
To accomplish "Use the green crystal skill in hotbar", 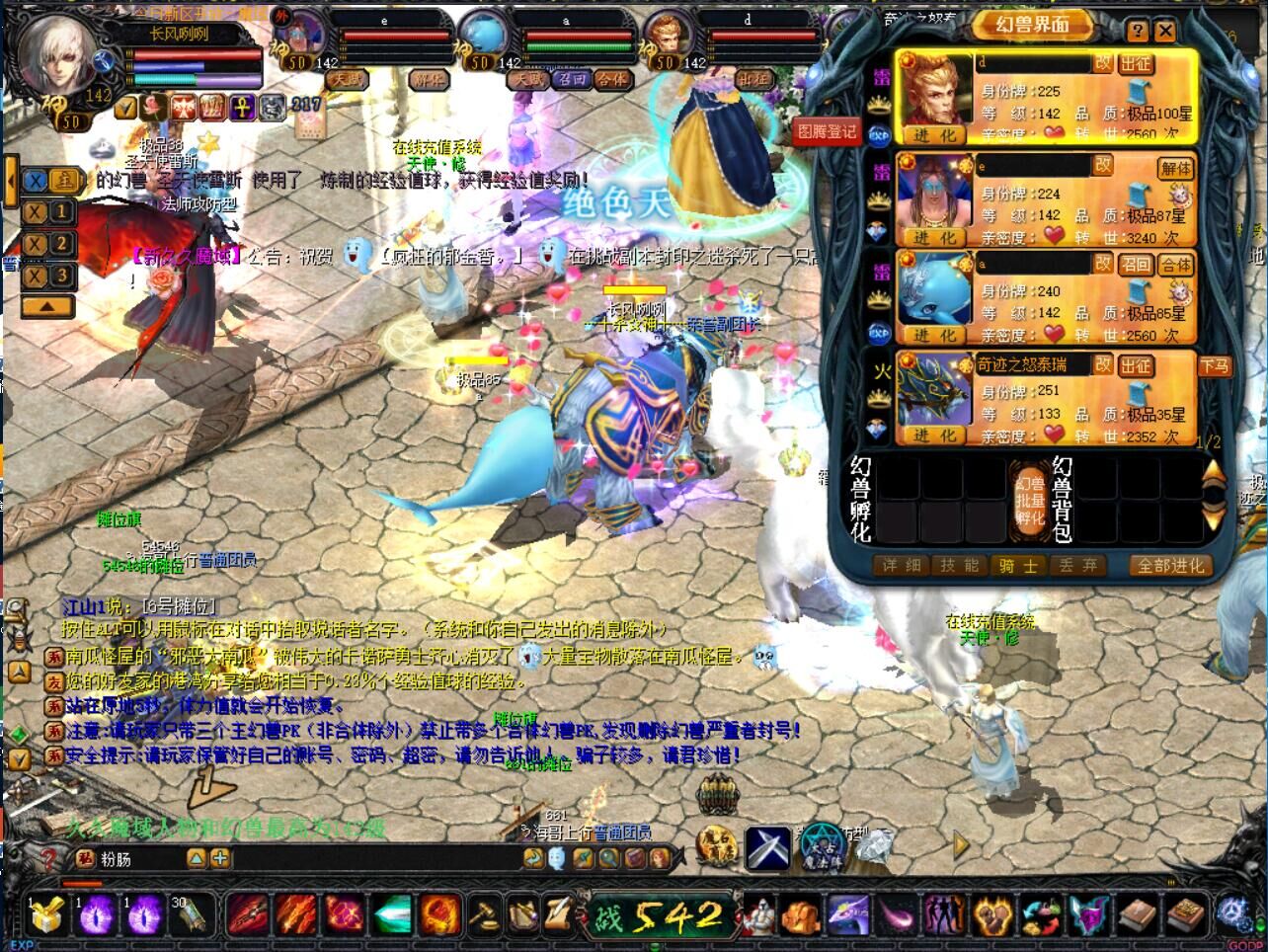I will (x=392, y=915).
